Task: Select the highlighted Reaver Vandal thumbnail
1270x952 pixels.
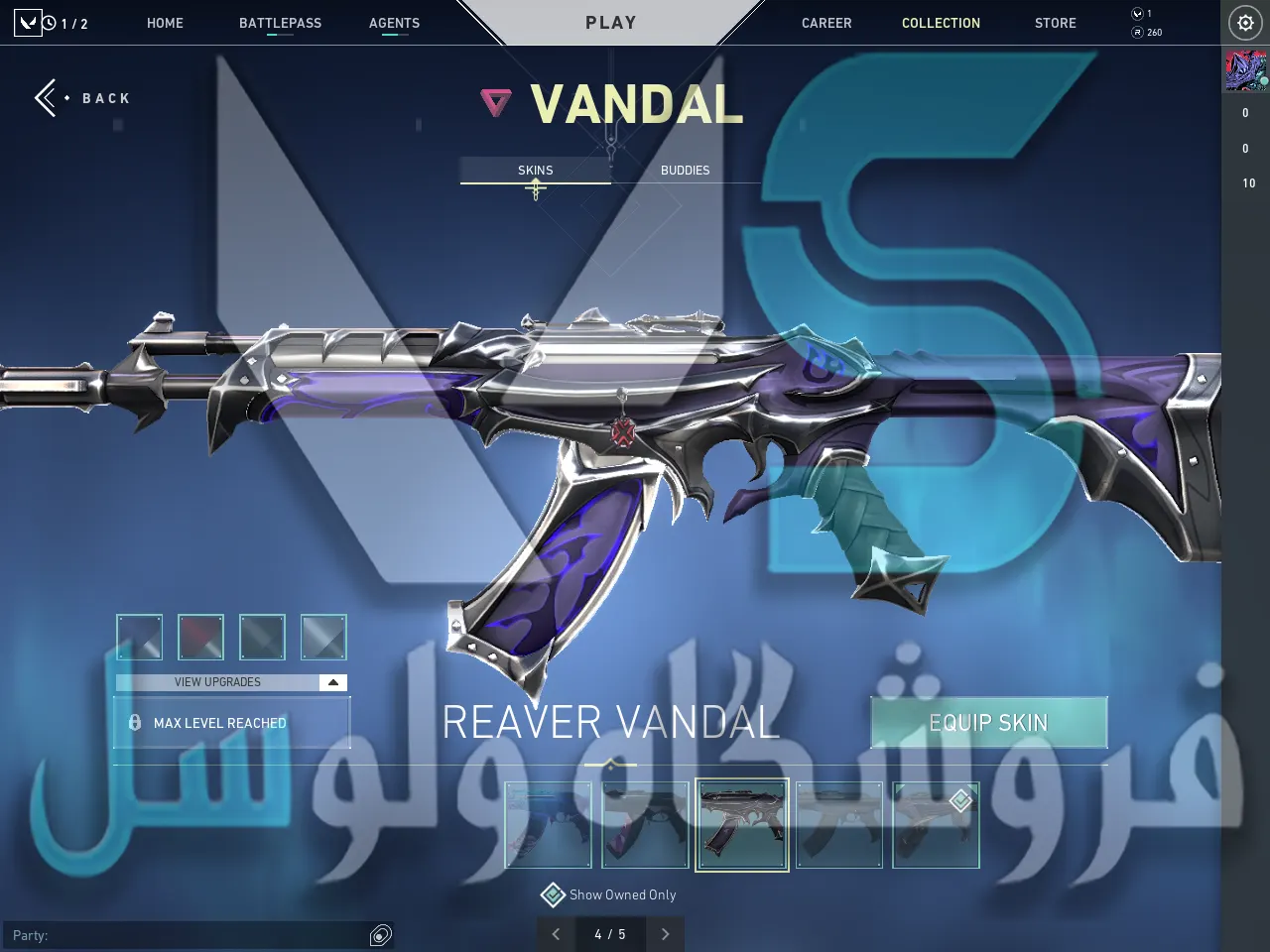Action: pyautogui.click(x=742, y=825)
